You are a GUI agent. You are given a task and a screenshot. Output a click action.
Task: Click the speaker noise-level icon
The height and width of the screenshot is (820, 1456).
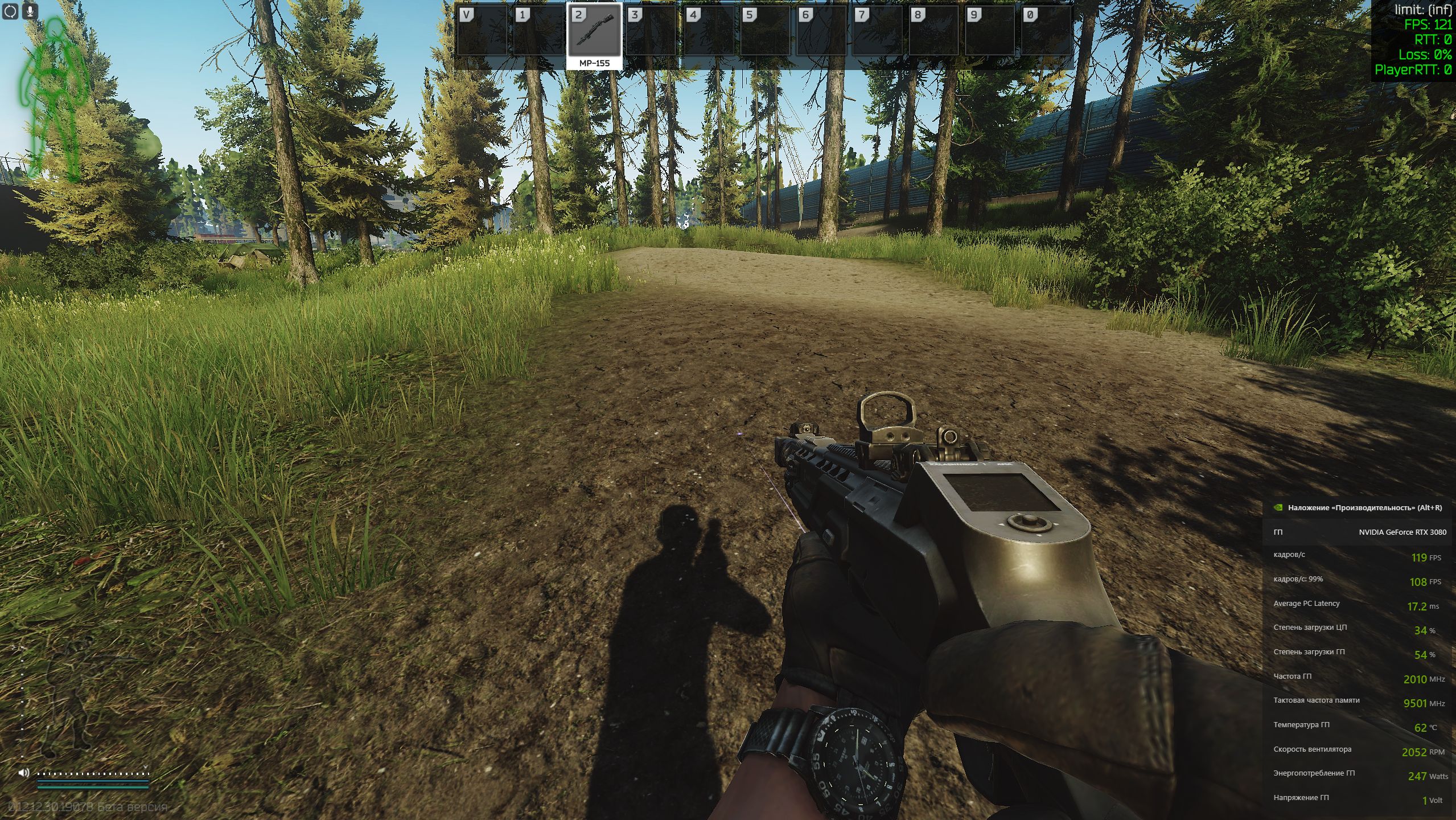point(24,773)
